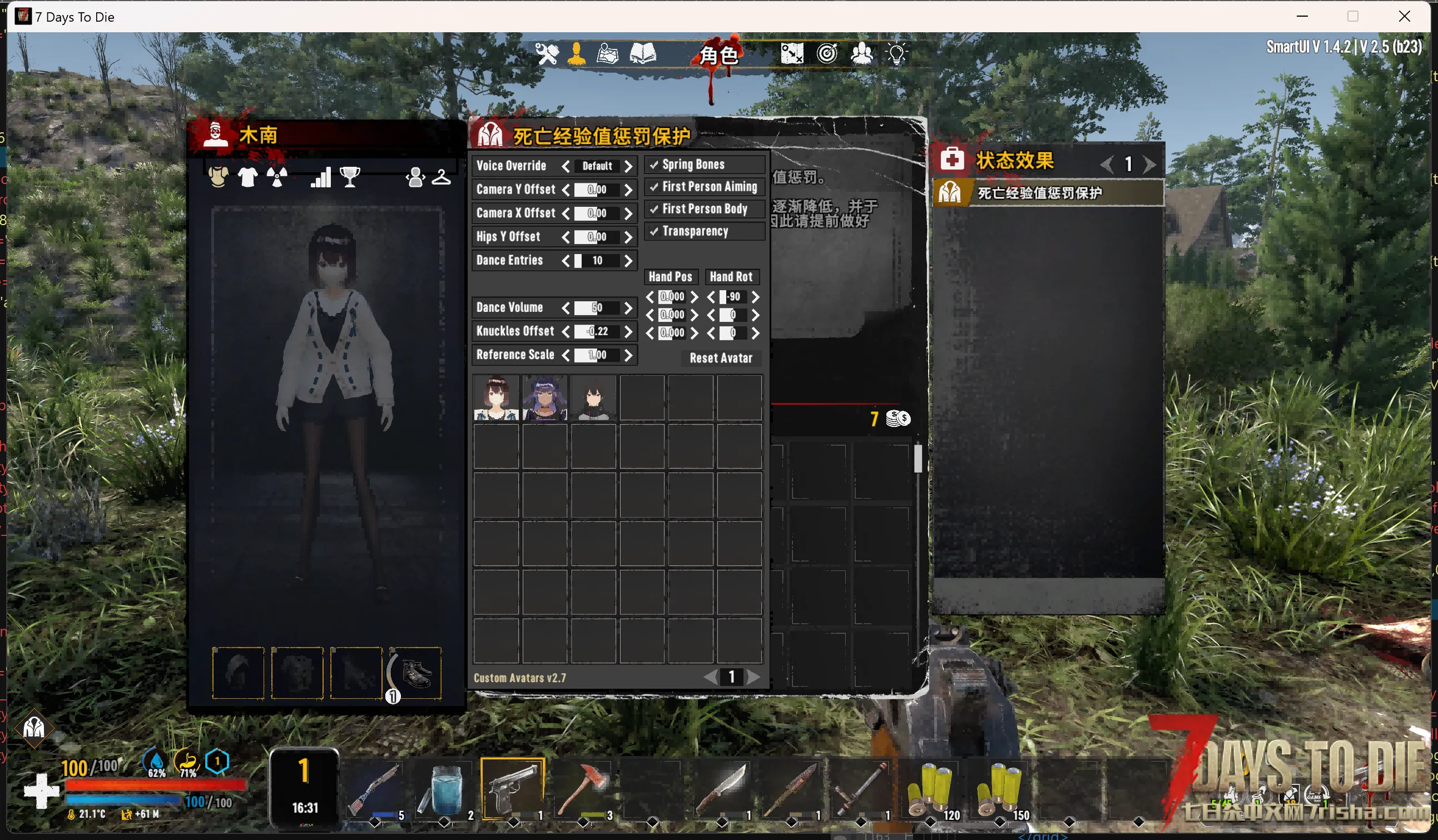Select the boots equipment slot

415,673
